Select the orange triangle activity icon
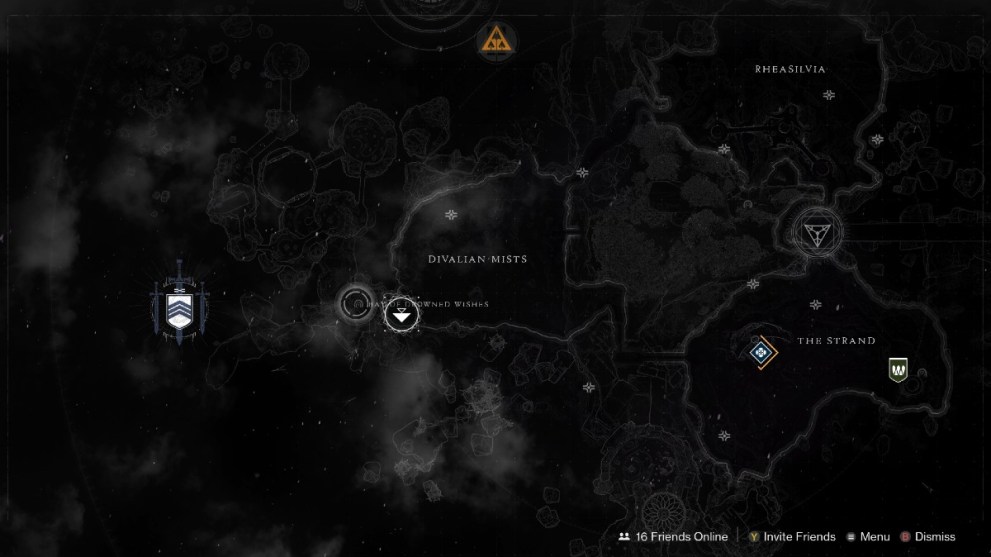Screen dimensions: 991x557 point(497,39)
